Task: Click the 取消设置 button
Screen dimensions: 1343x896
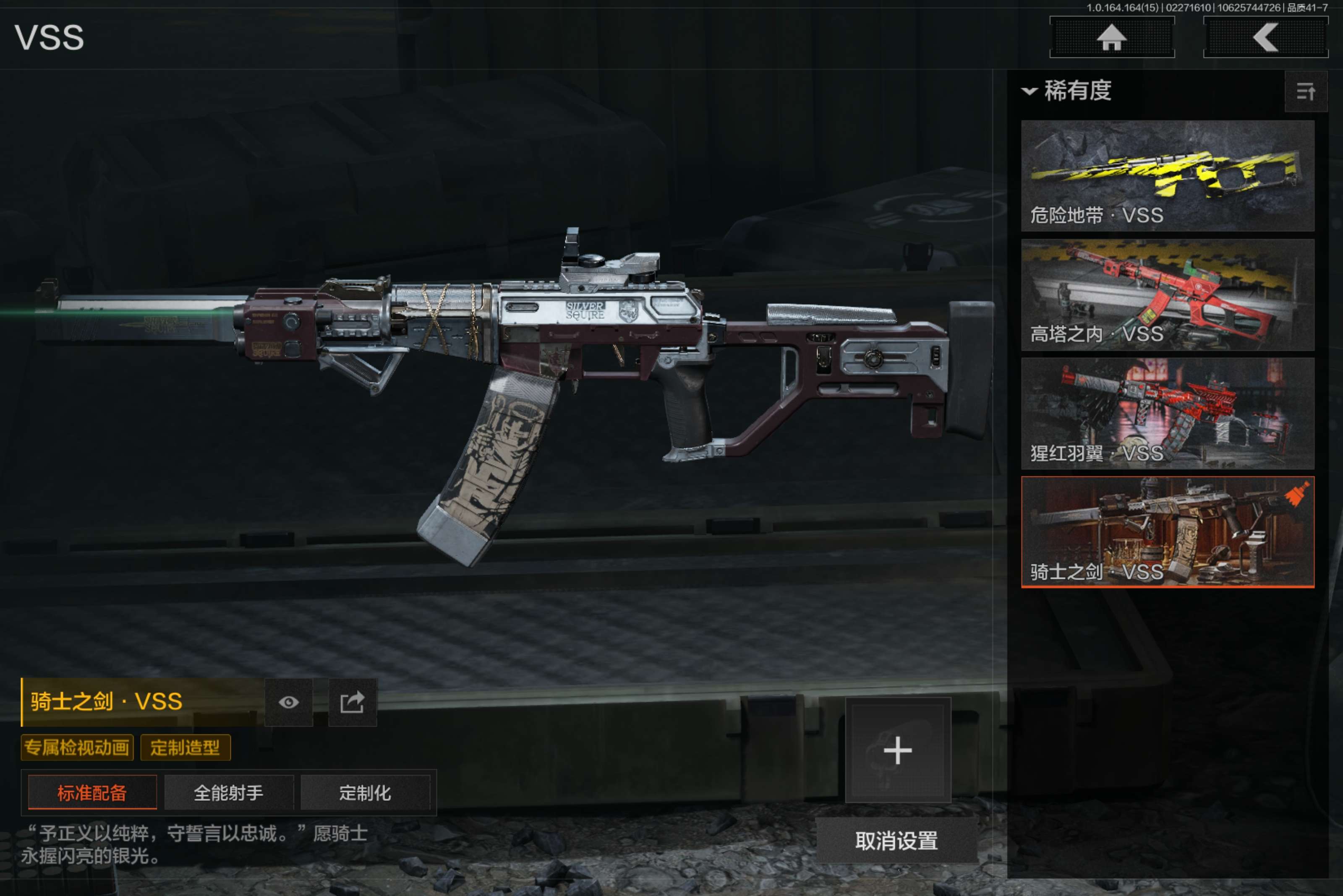Action: 896,841
